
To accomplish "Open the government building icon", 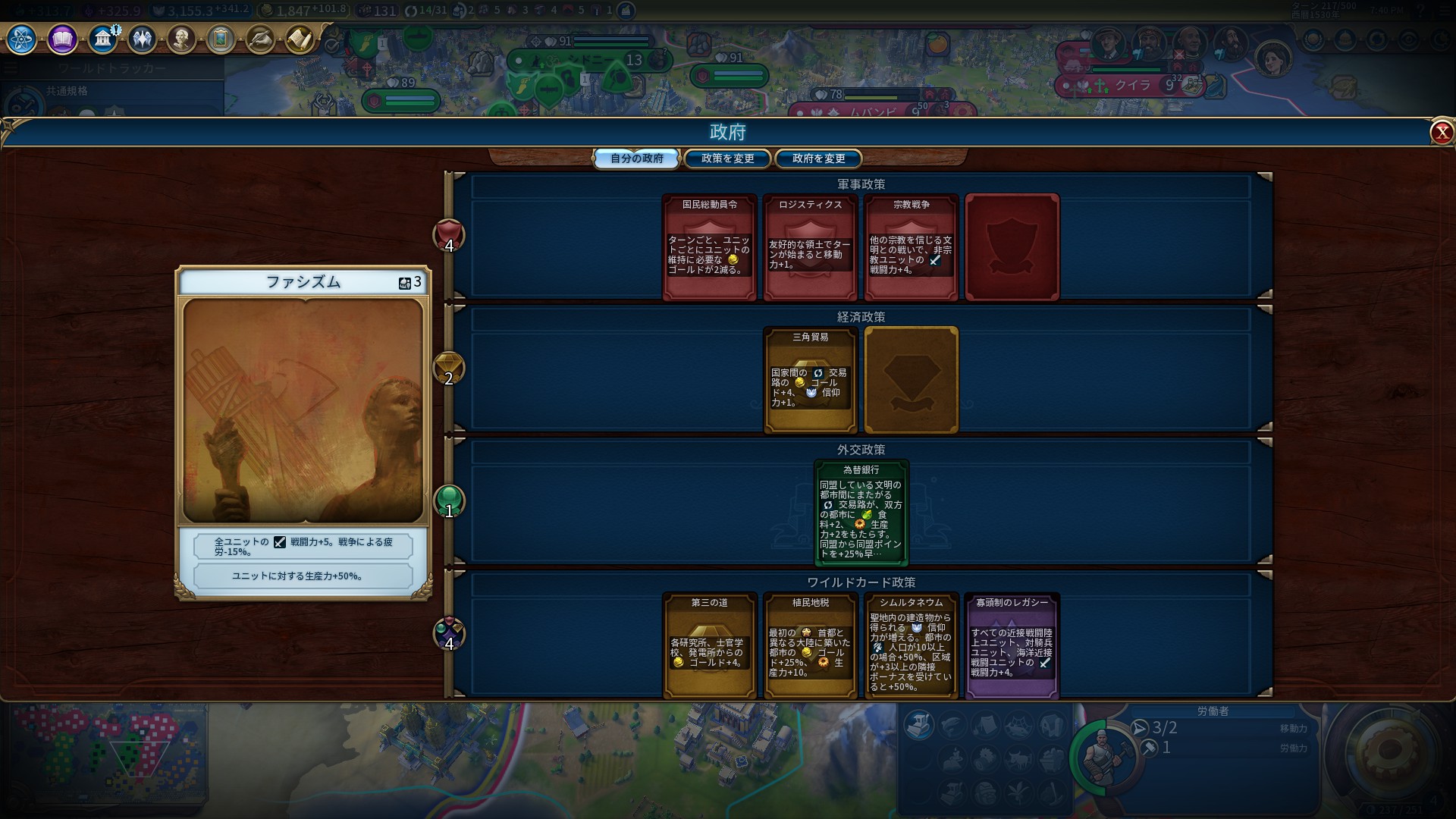I will point(102,39).
